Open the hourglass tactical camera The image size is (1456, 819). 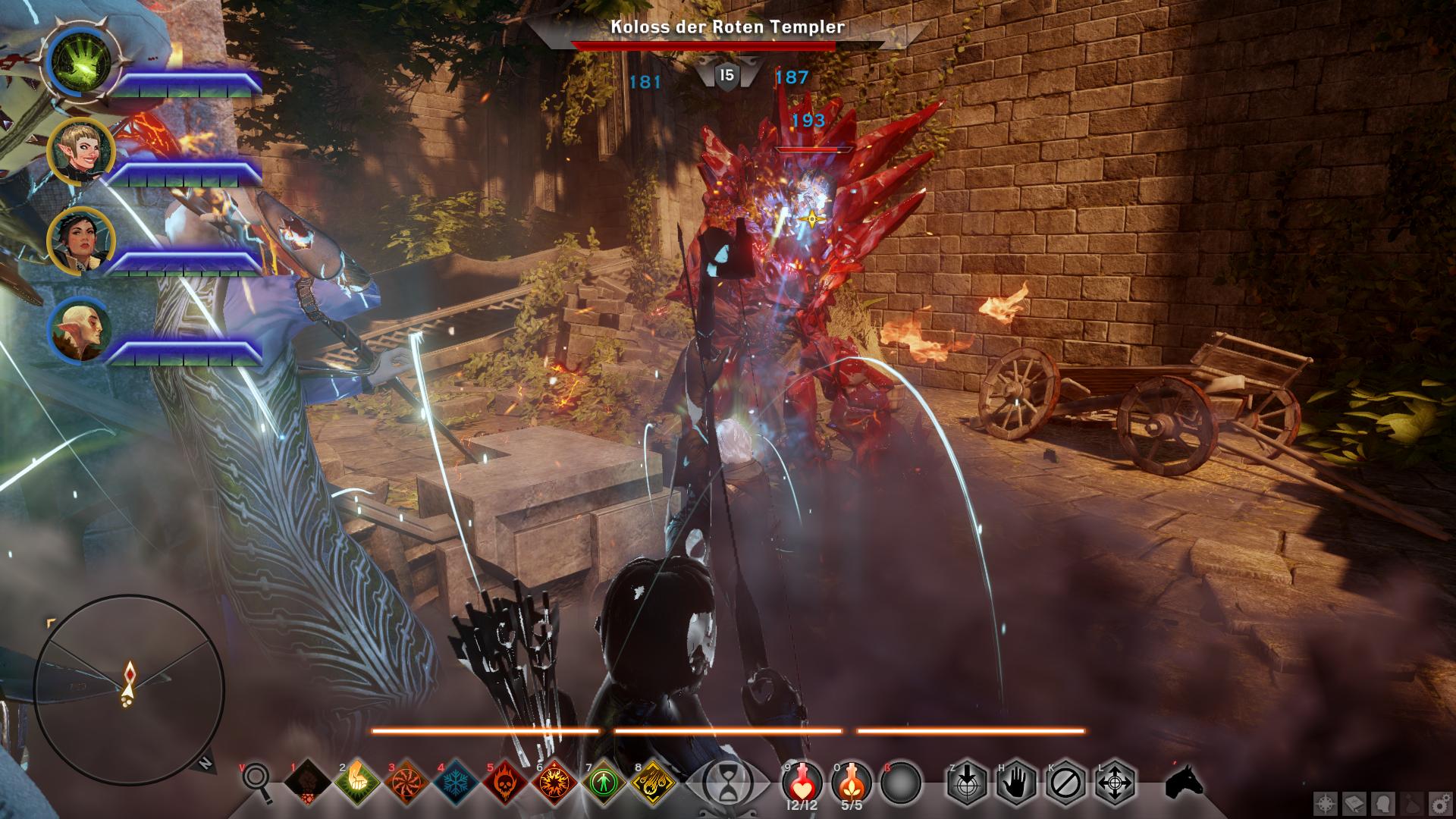pos(726,783)
